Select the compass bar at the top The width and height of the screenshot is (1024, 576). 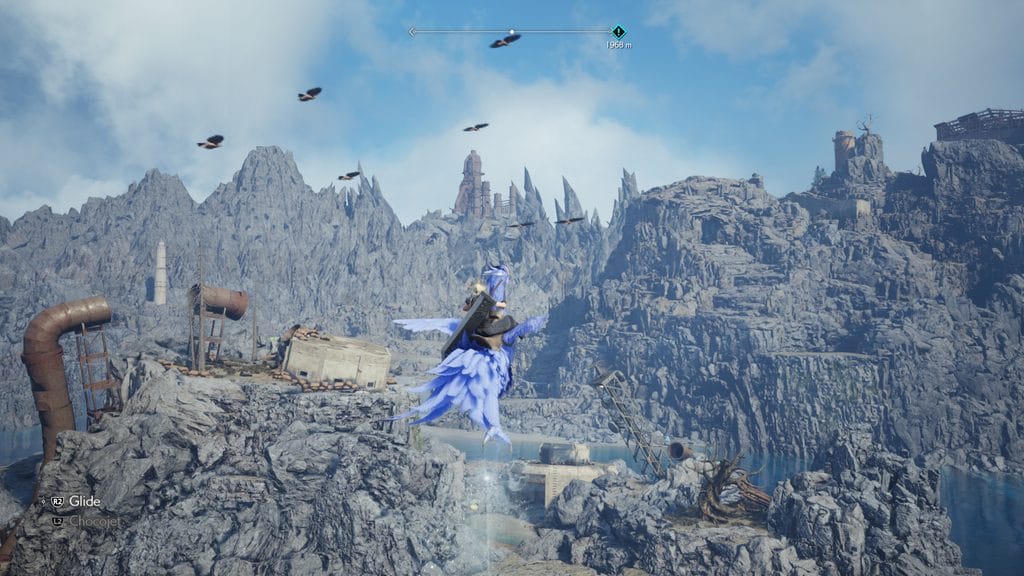click(x=510, y=32)
